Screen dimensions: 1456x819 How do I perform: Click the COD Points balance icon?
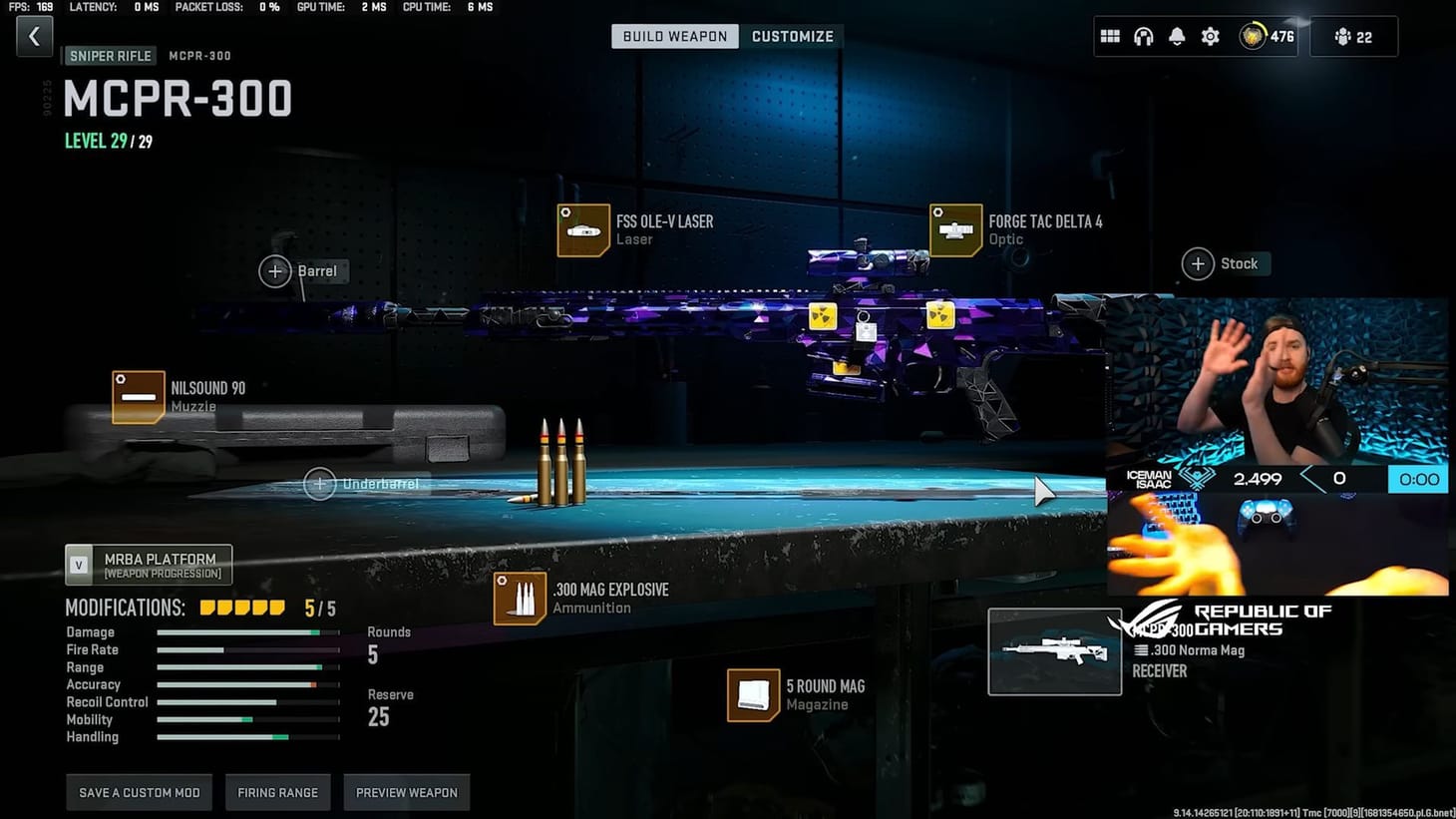point(1250,36)
